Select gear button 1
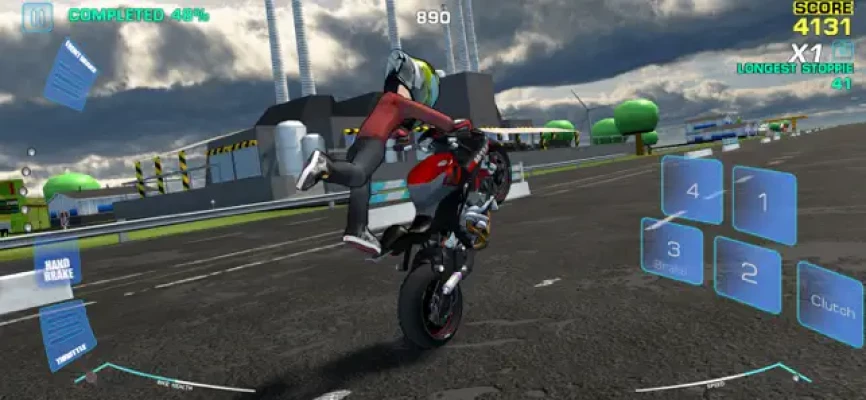 (763, 204)
